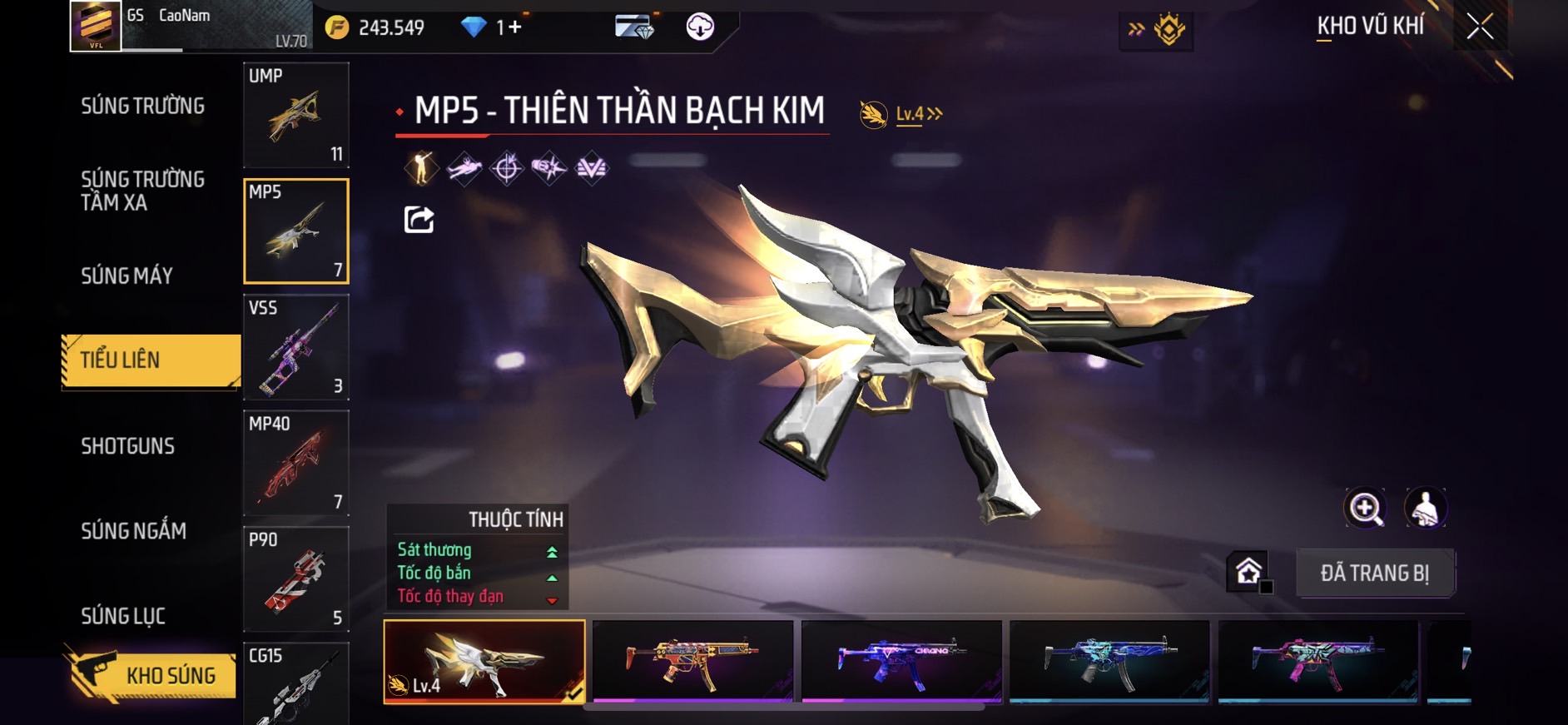Switch to Súng Lục category
The height and width of the screenshot is (725, 1568).
click(x=123, y=616)
